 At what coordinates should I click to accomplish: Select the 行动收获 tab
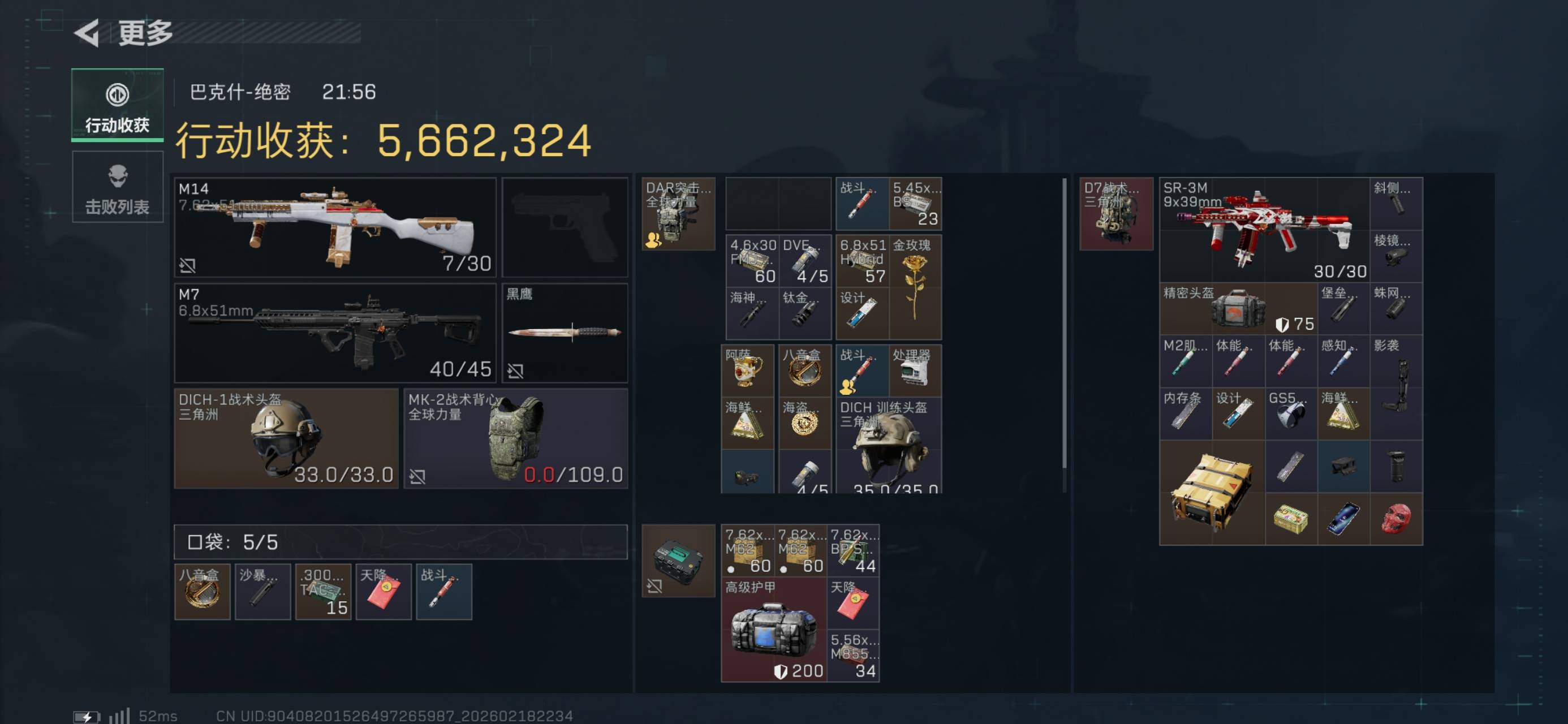[x=118, y=105]
